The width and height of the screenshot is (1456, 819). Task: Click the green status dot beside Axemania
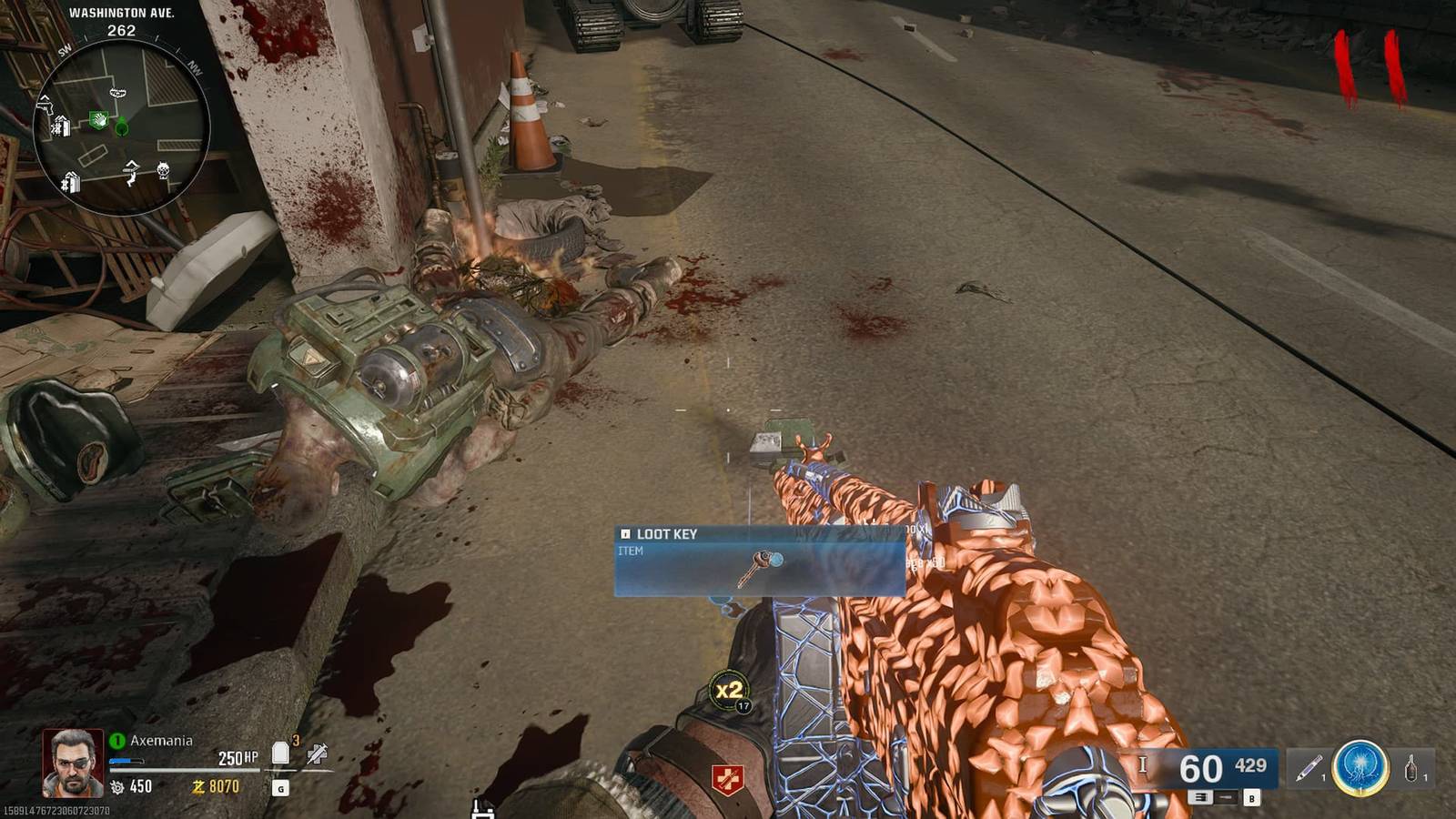click(x=118, y=740)
